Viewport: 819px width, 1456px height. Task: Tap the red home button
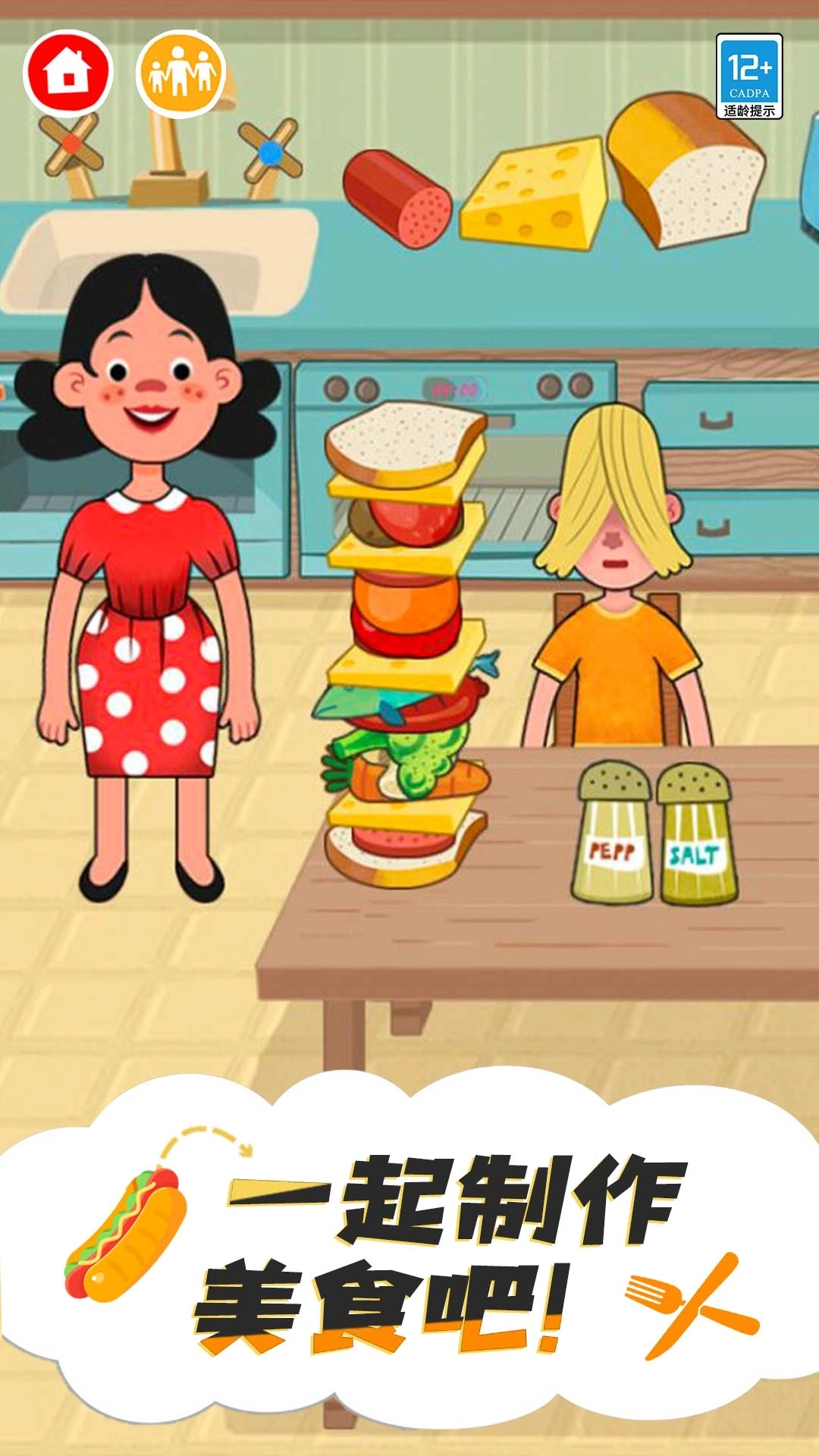[68, 73]
